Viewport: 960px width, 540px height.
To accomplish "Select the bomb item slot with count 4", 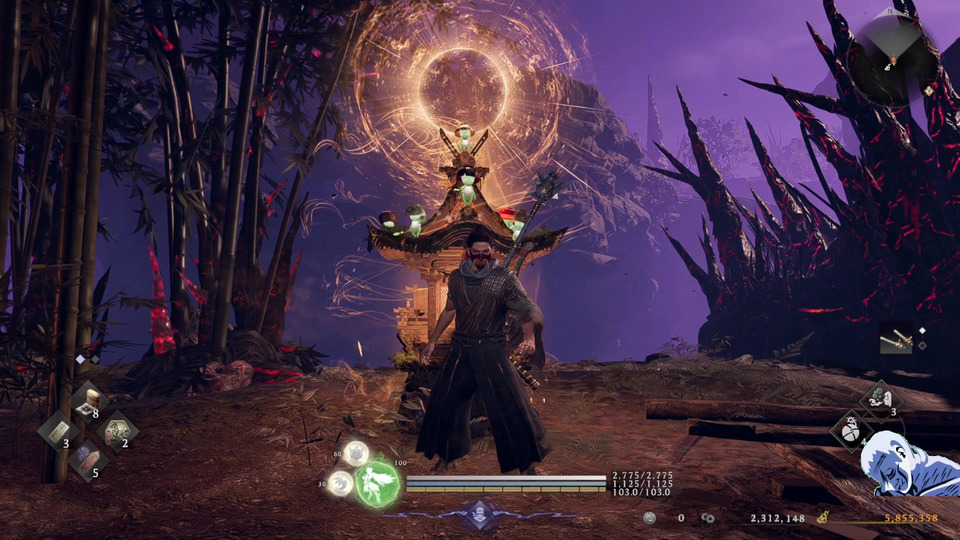I will [852, 432].
